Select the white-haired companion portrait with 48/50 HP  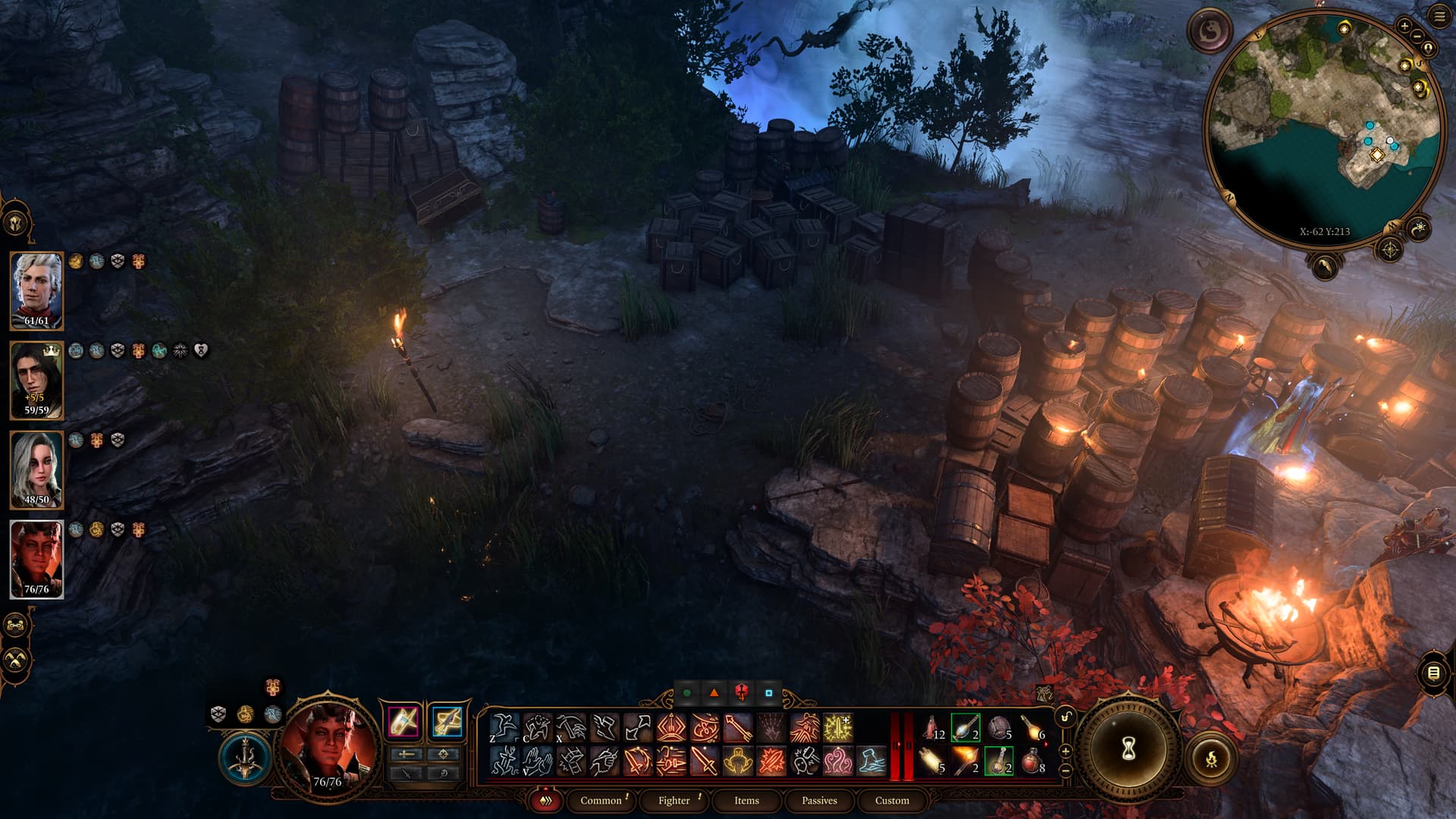pos(36,469)
